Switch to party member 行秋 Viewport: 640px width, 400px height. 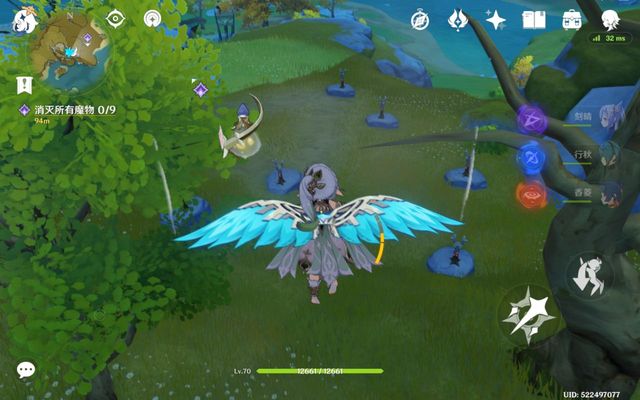(530, 157)
